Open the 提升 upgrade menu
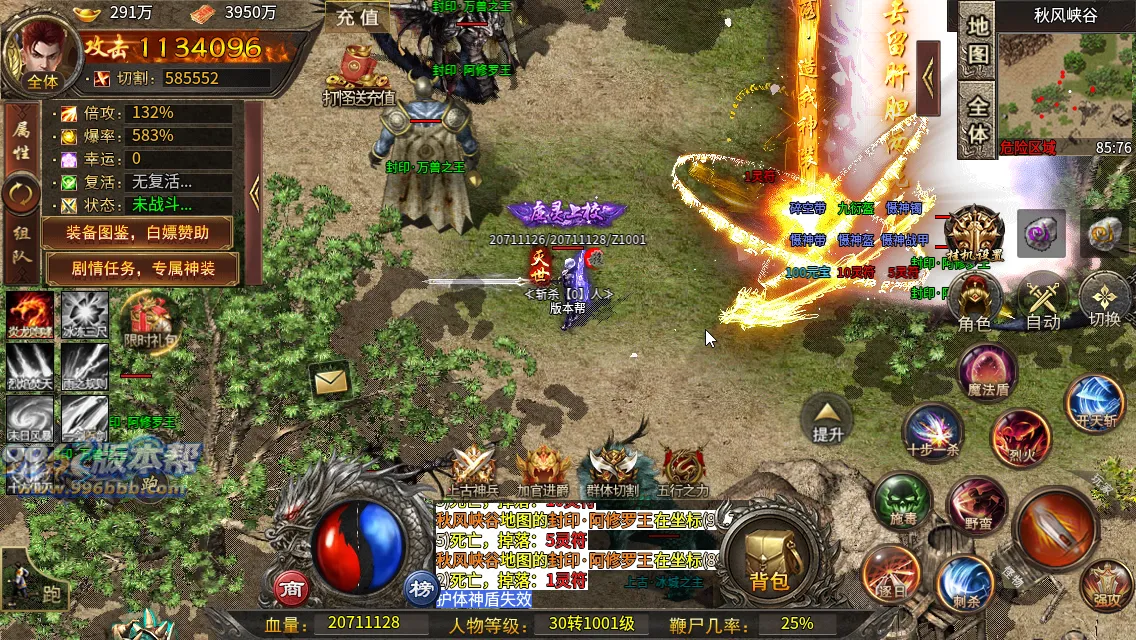This screenshot has height=640, width=1136. (x=829, y=417)
